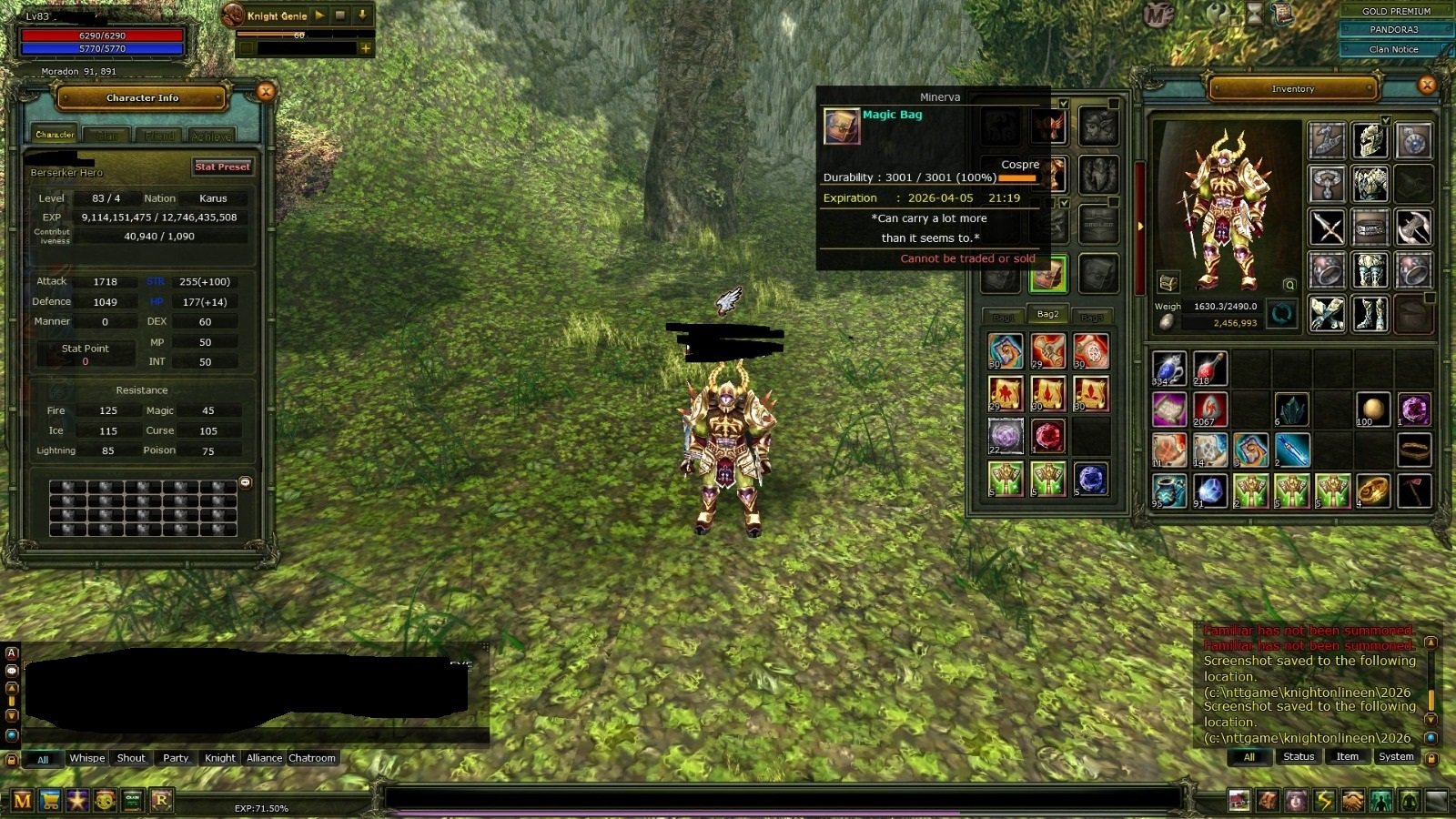
Task: Open the shopping cart store icon
Action: (x=50, y=801)
